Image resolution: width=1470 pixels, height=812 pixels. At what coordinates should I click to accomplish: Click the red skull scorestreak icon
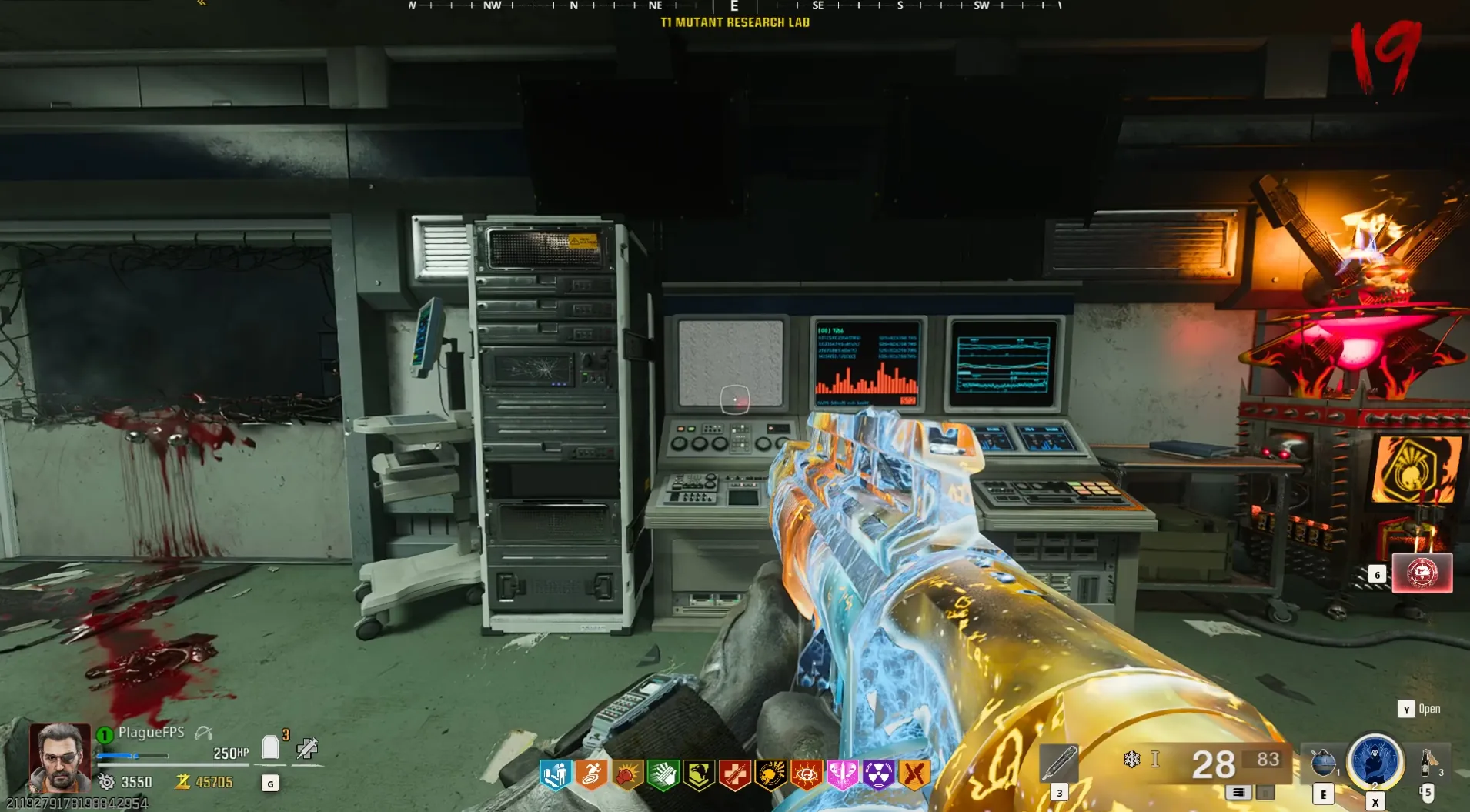1422,573
